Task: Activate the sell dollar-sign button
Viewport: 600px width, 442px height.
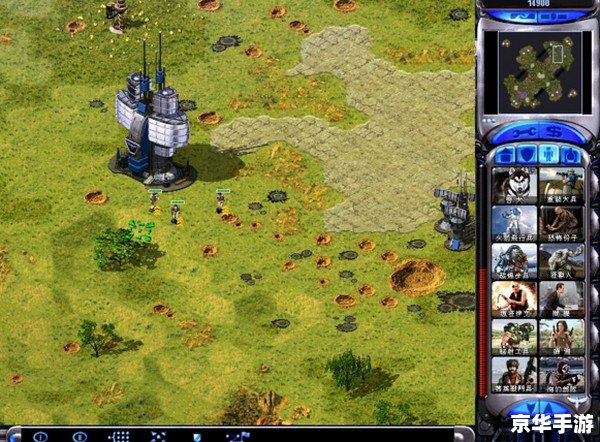Action: tap(555, 131)
